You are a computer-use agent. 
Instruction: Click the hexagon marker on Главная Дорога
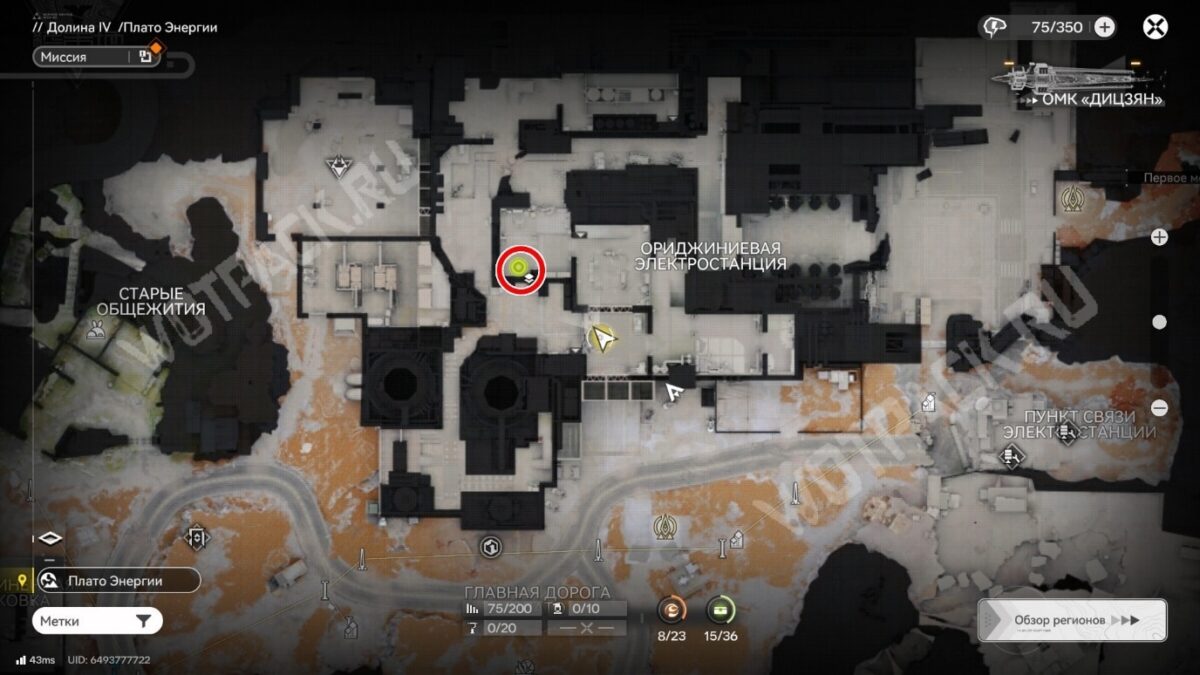(490, 546)
